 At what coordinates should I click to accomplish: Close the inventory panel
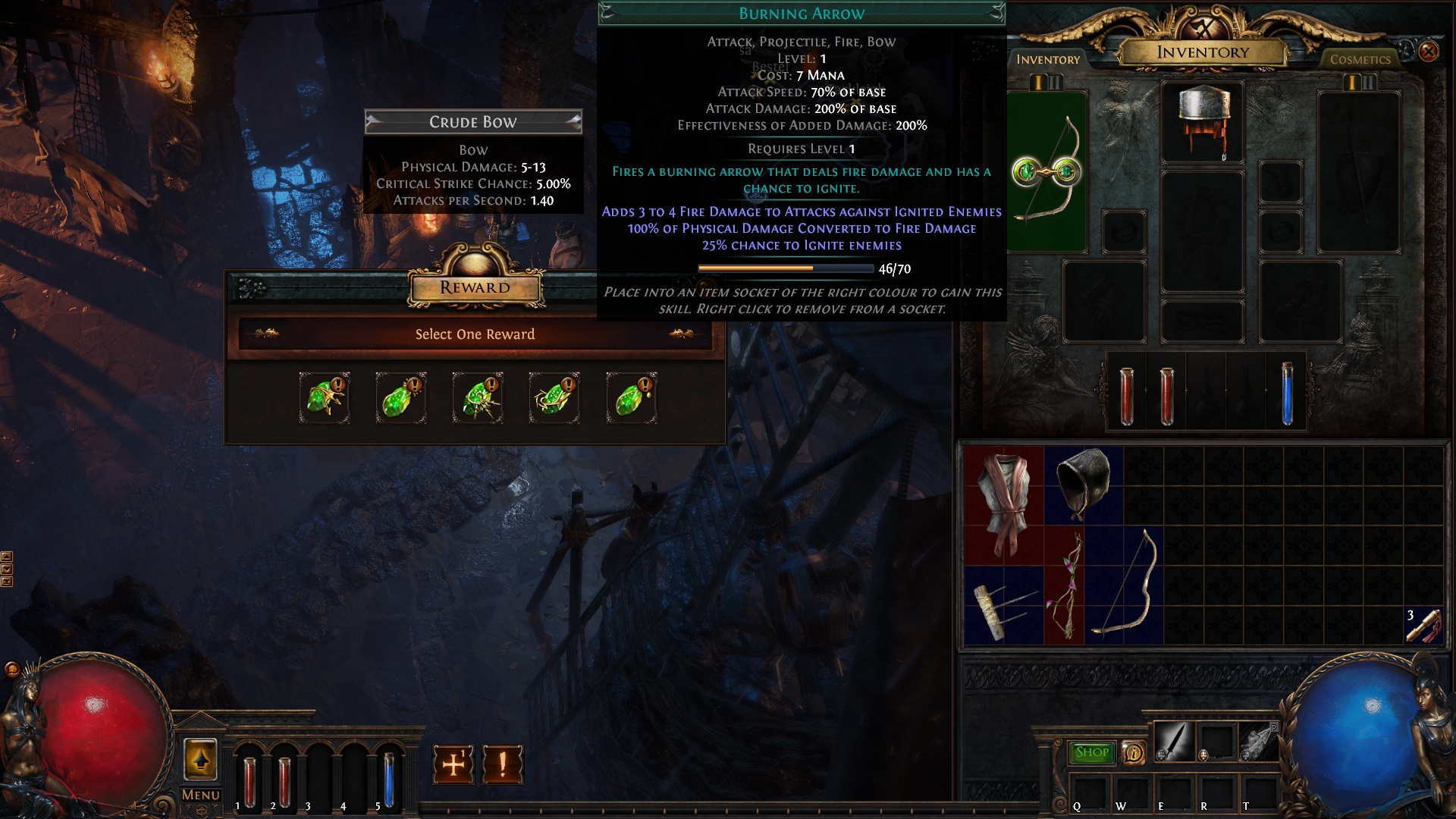click(1428, 51)
